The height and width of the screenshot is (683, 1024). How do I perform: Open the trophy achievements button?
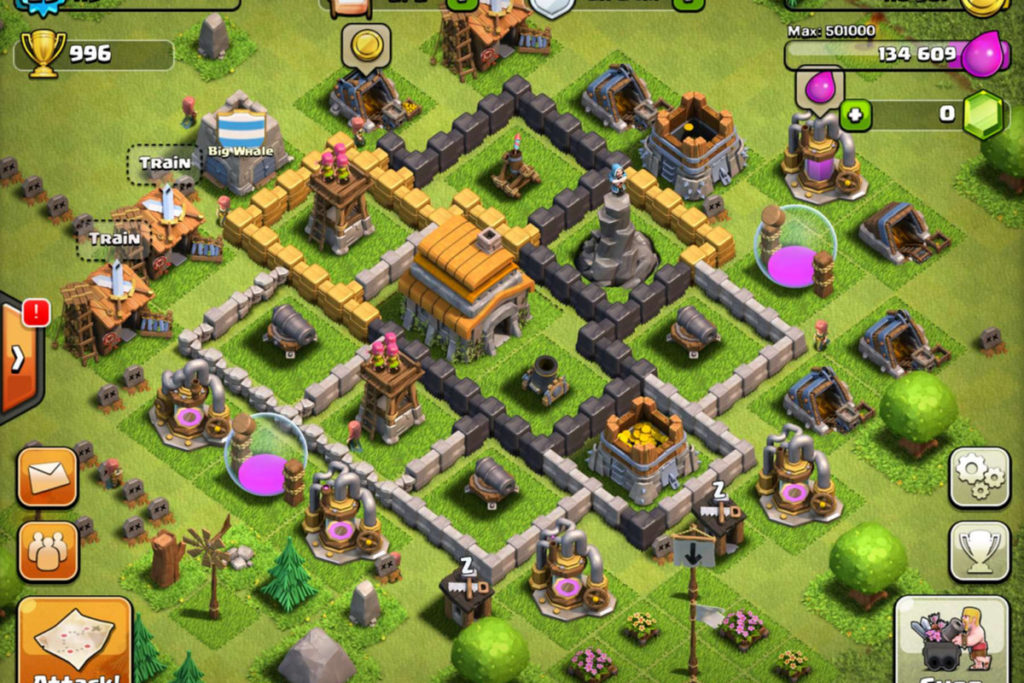click(978, 550)
